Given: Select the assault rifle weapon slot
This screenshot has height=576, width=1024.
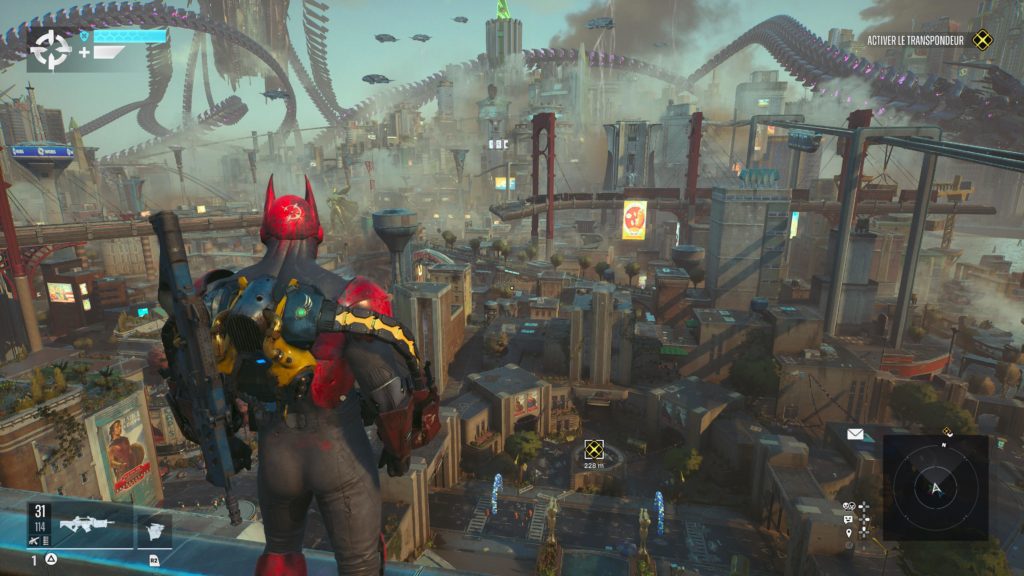Looking at the screenshot, I should coord(86,524).
